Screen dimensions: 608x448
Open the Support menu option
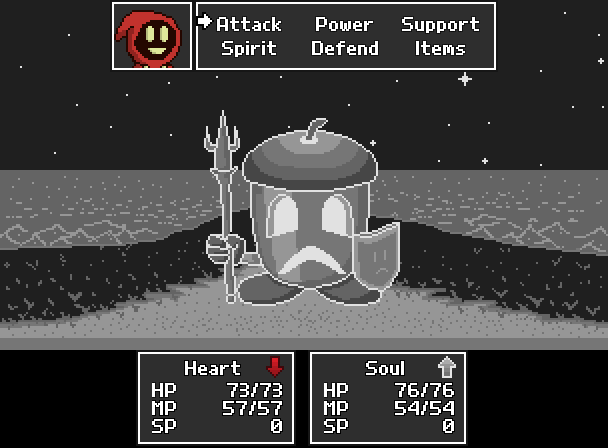tap(440, 24)
